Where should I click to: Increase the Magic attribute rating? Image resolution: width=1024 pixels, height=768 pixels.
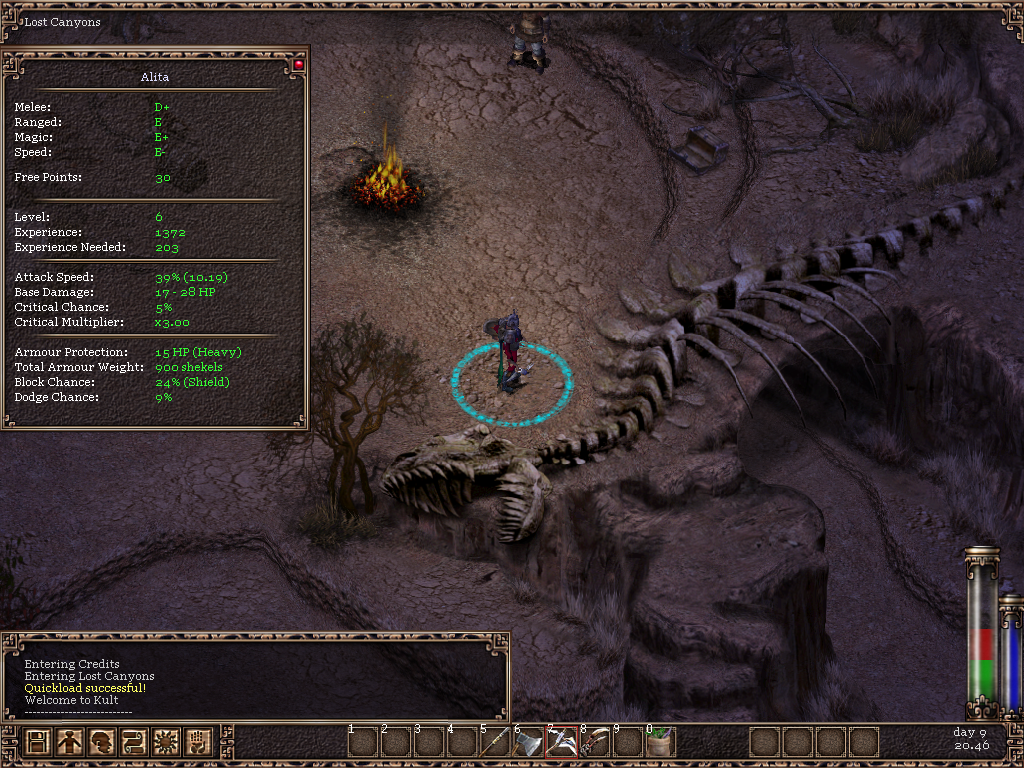[x=161, y=137]
